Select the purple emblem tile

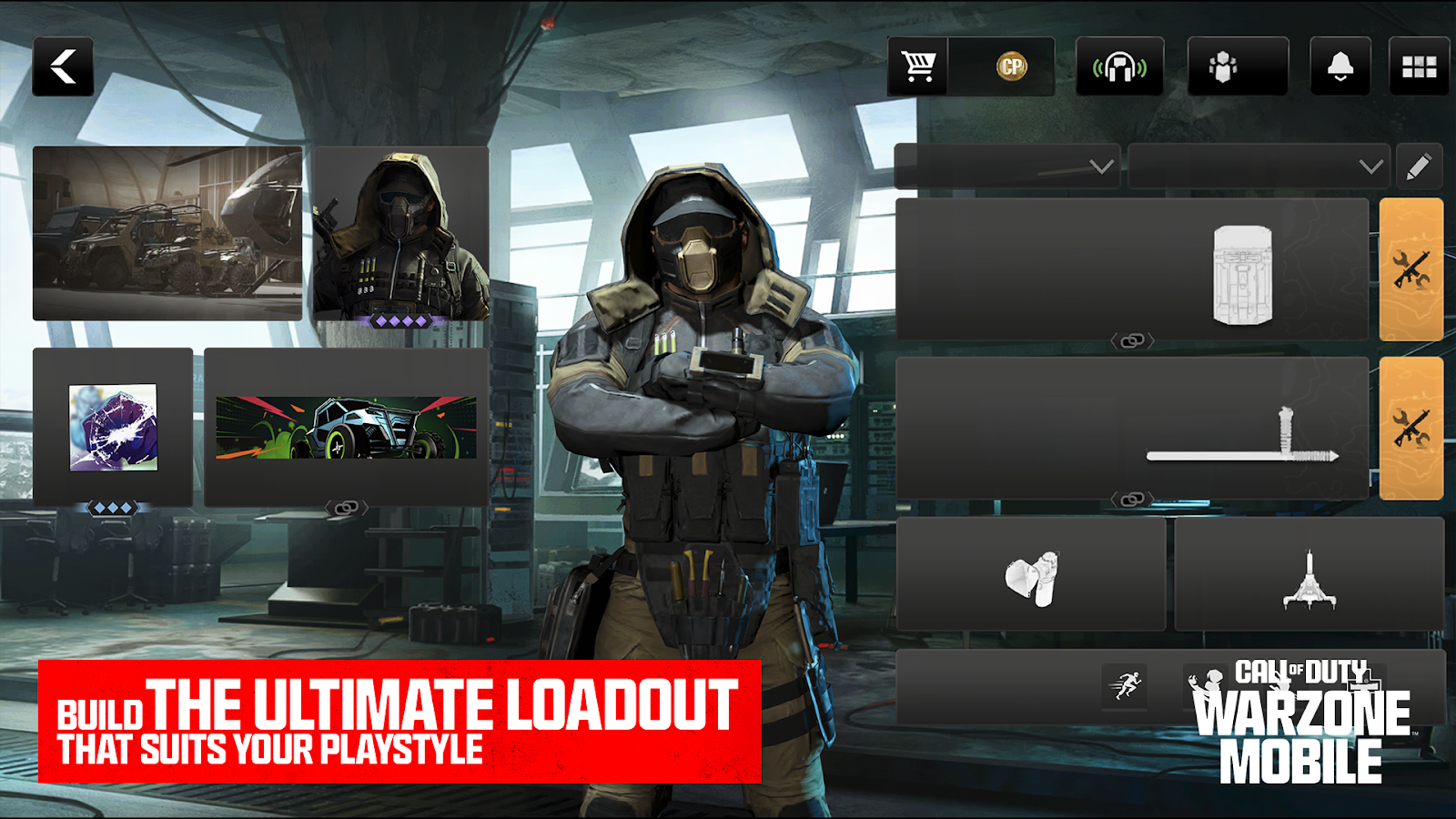113,427
